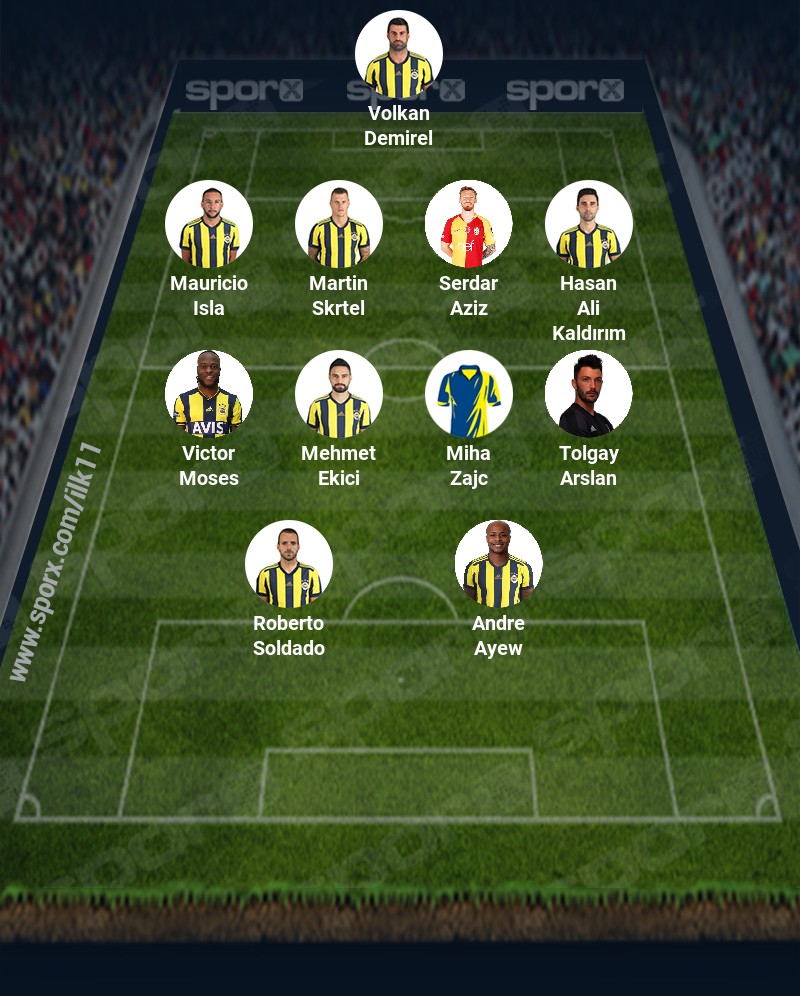The height and width of the screenshot is (996, 800).
Task: Pick Tolgay Arslan's player portrait
Action: click(x=589, y=395)
